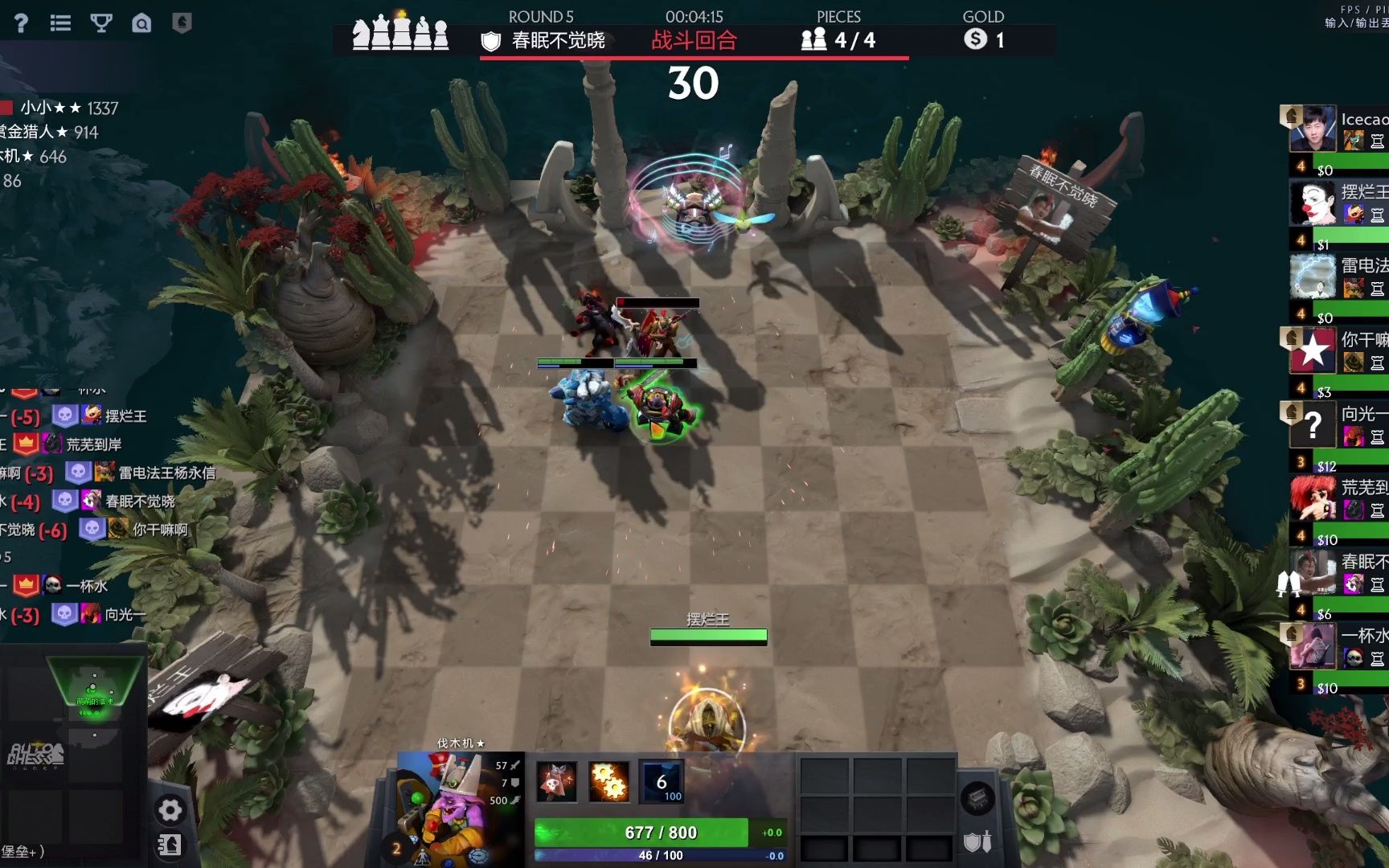This screenshot has width=1389, height=868.
Task: Select the skull goblin ability icon
Action: 556,781
